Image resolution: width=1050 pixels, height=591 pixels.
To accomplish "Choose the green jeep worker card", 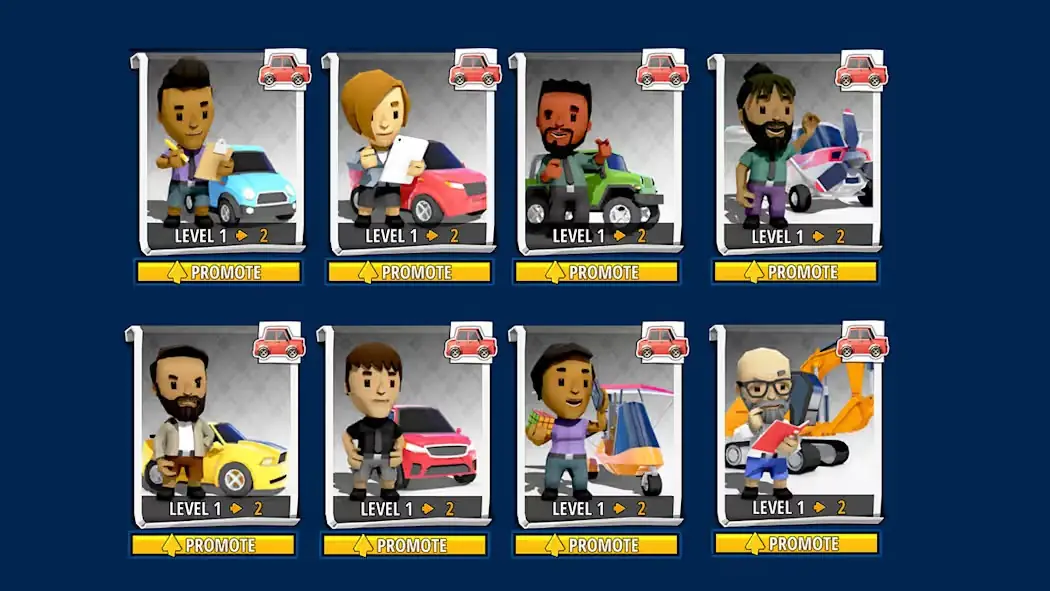I will click(597, 150).
